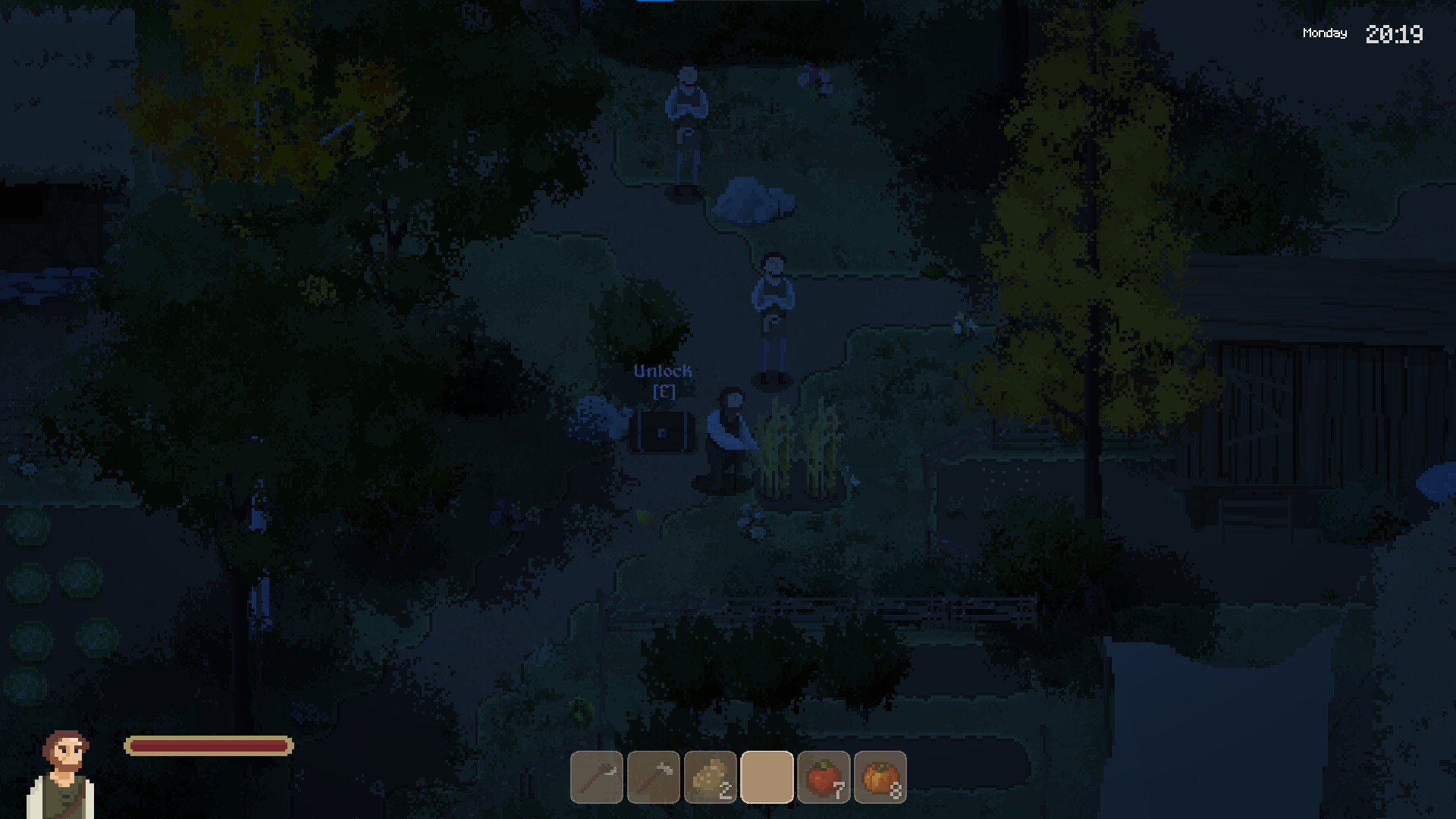Image resolution: width=1456 pixels, height=819 pixels.
Task: Select the scythe in the first hotbar slot
Action: [x=595, y=777]
